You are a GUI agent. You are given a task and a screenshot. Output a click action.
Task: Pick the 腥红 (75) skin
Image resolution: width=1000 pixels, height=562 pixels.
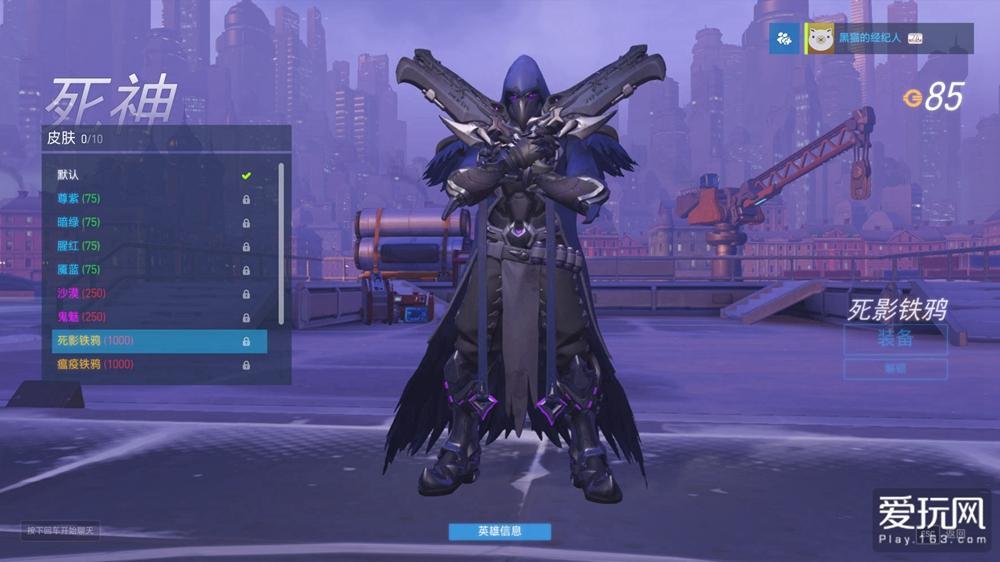click(150, 246)
